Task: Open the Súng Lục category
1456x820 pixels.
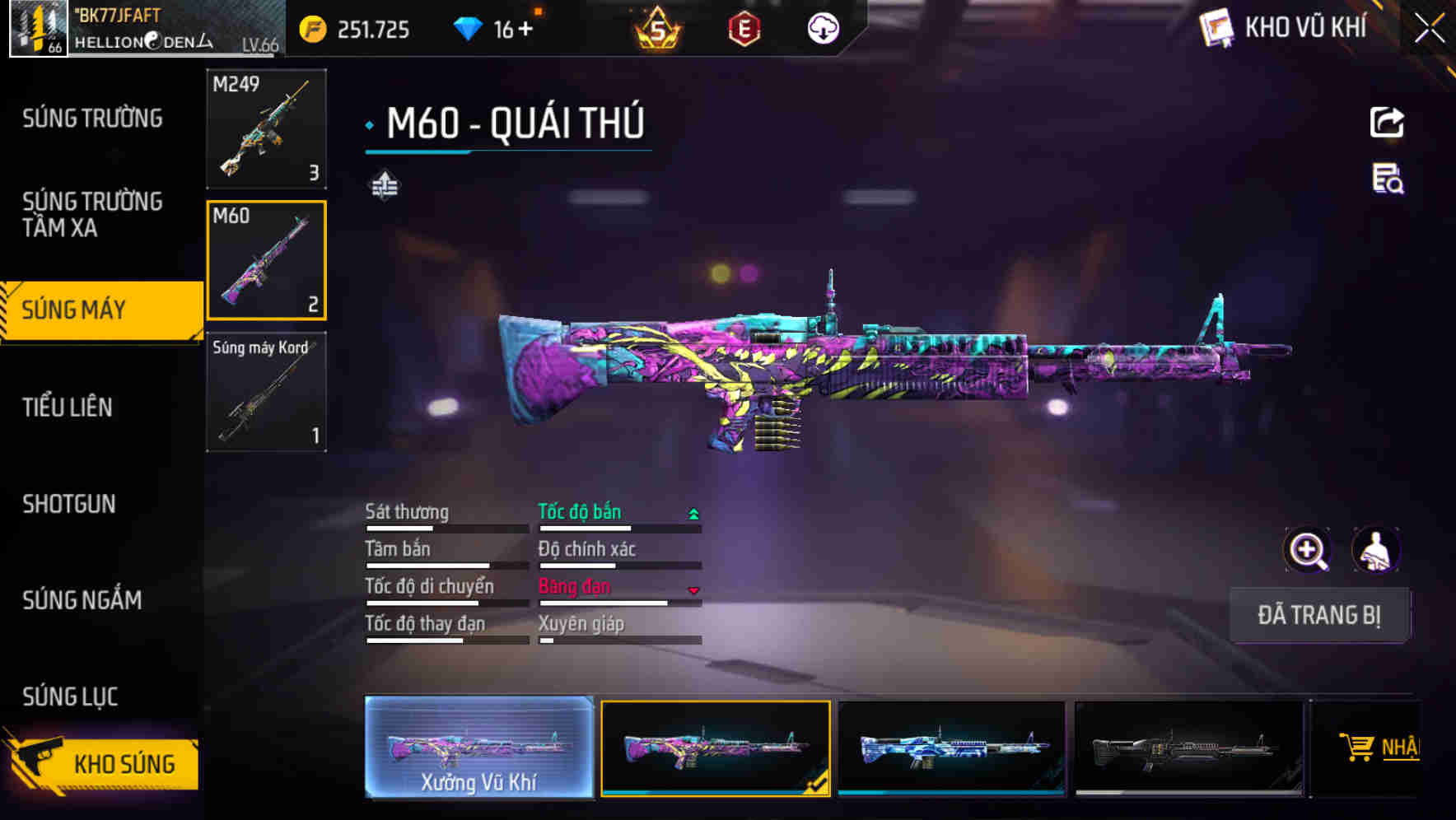Action: [x=70, y=697]
